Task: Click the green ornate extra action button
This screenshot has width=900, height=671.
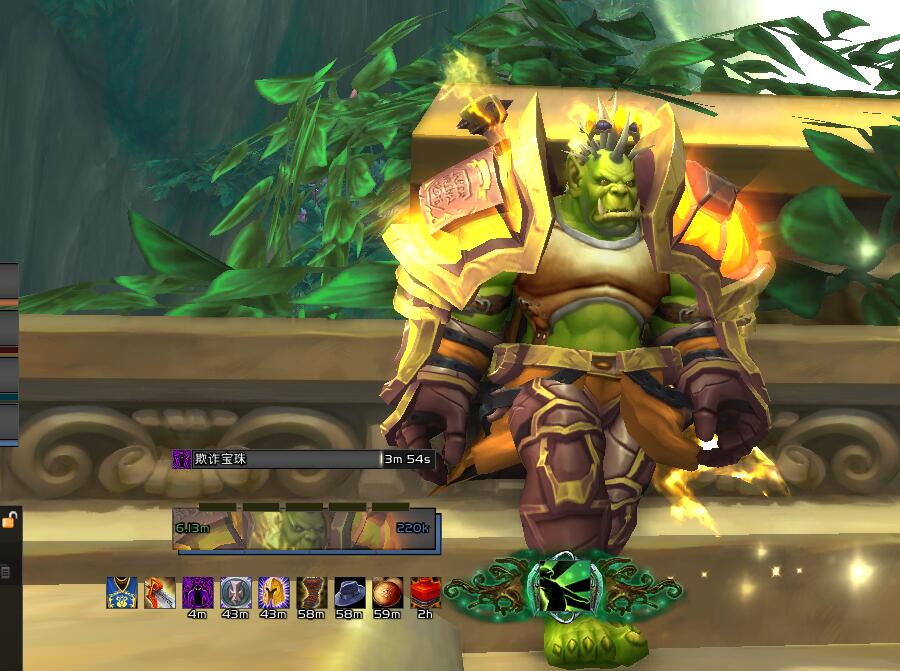Action: 565,587
